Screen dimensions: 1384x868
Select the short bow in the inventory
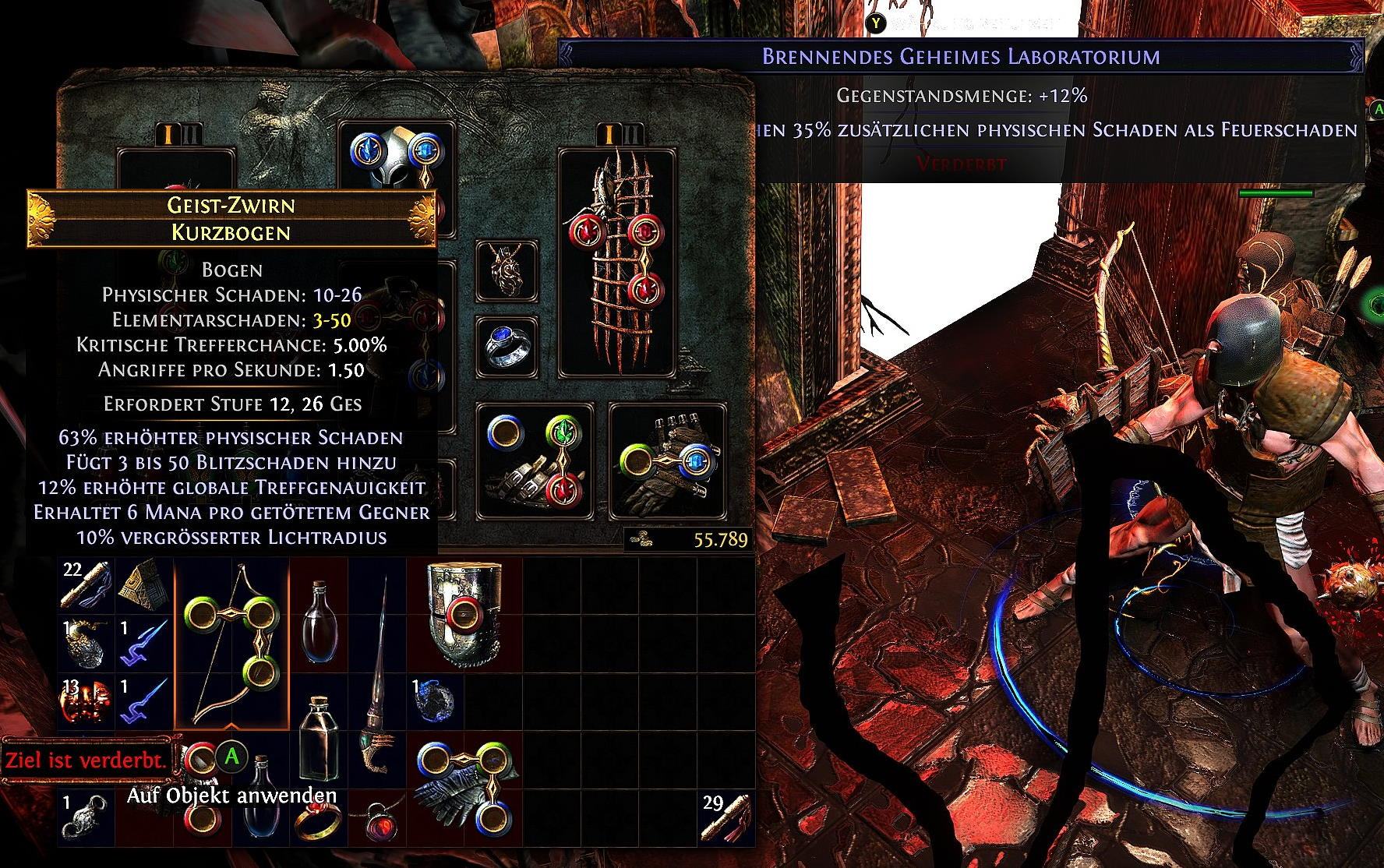(231, 643)
